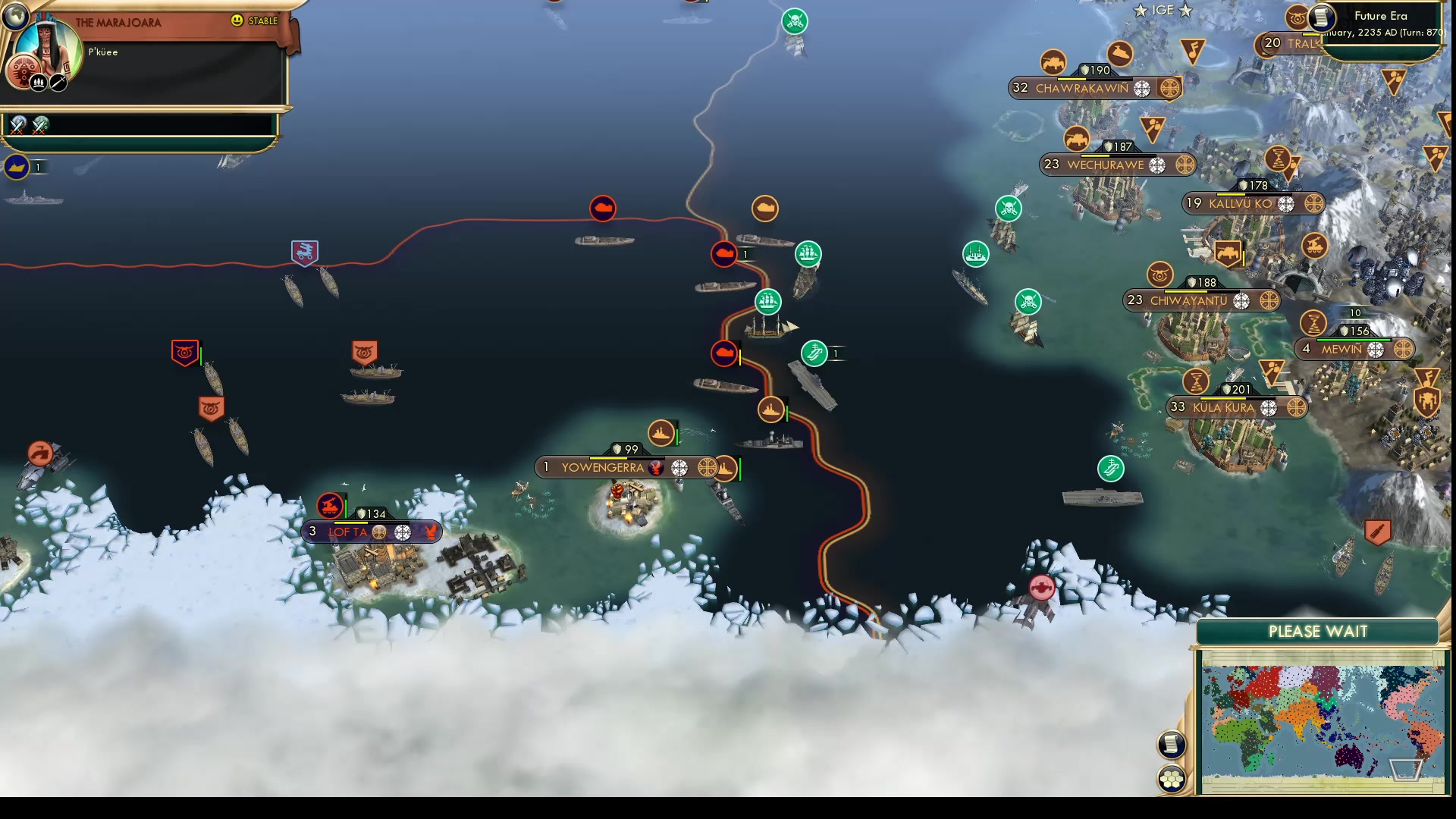1456x819 pixels.
Task: Click Kula Kura's green health bar
Action: [x=1236, y=397]
